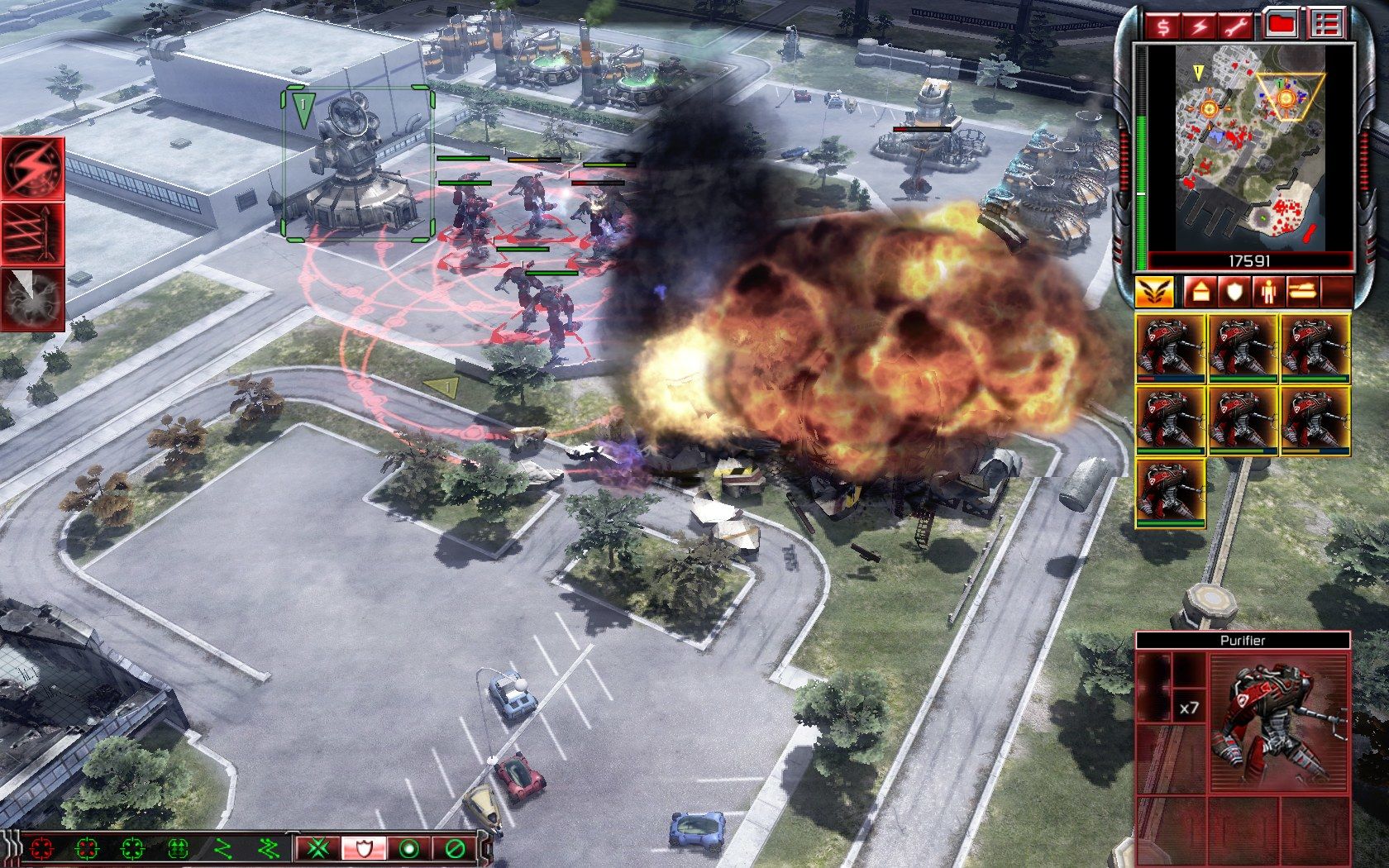Viewport: 1389px width, 868px height.
Task: Toggle the power lightning bolt button
Action: coord(1200,26)
